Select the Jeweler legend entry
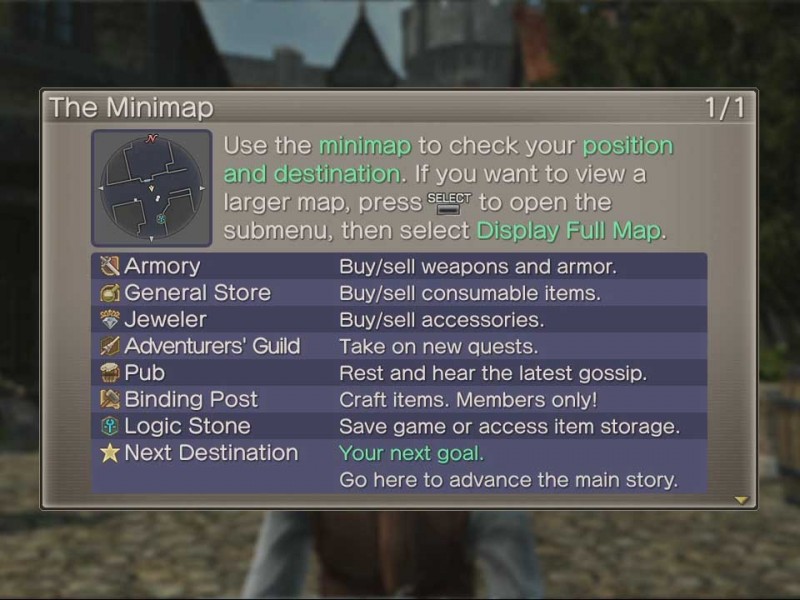This screenshot has width=800, height=600. click(x=165, y=320)
